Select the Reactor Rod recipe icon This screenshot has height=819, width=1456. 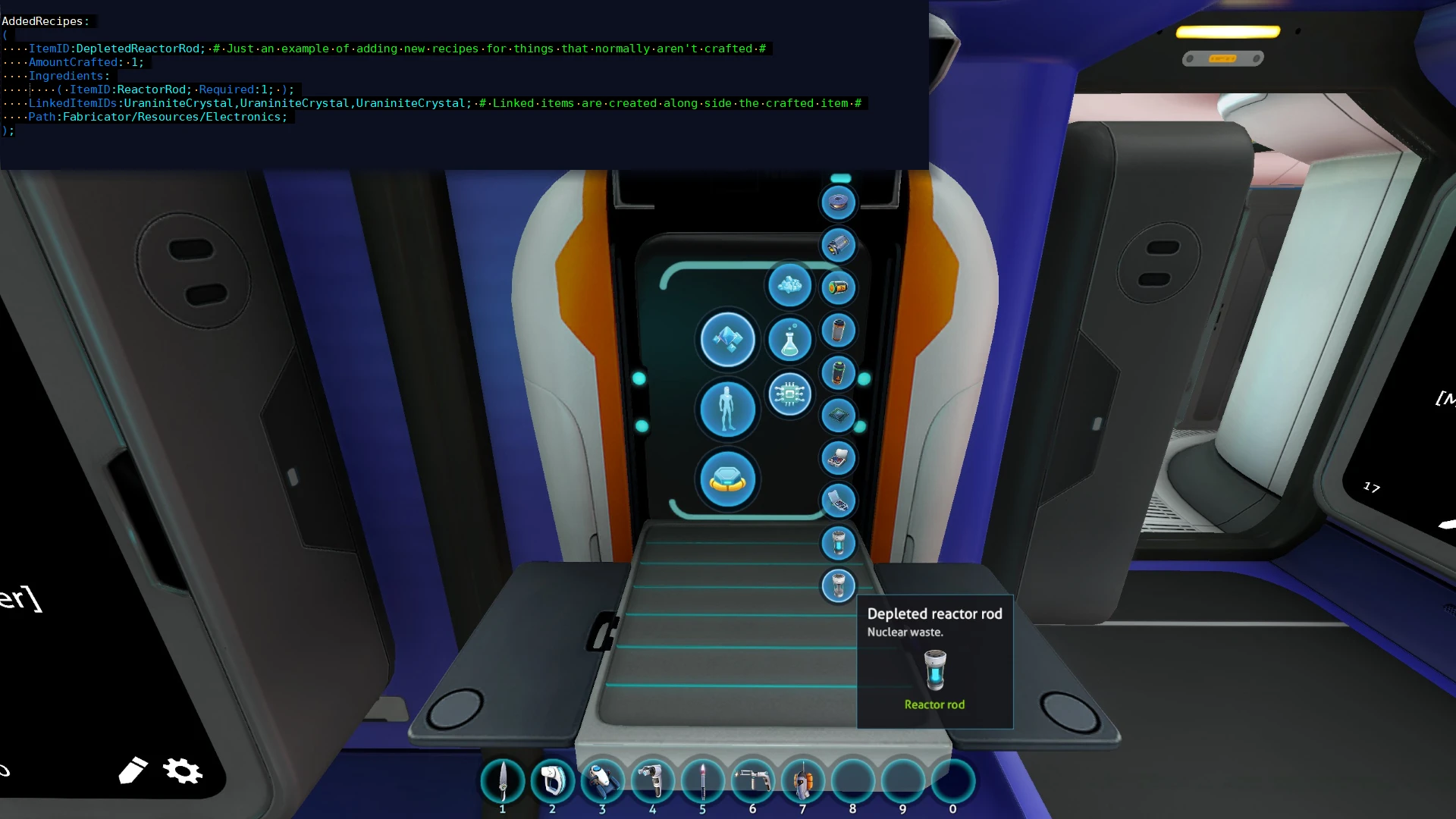[x=839, y=544]
